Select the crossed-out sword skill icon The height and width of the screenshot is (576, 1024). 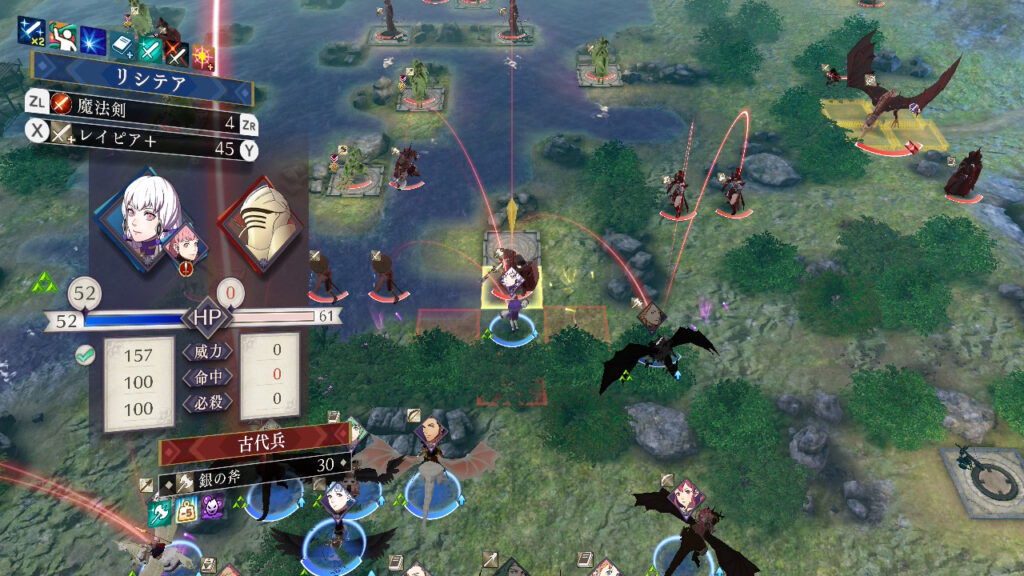(176, 51)
